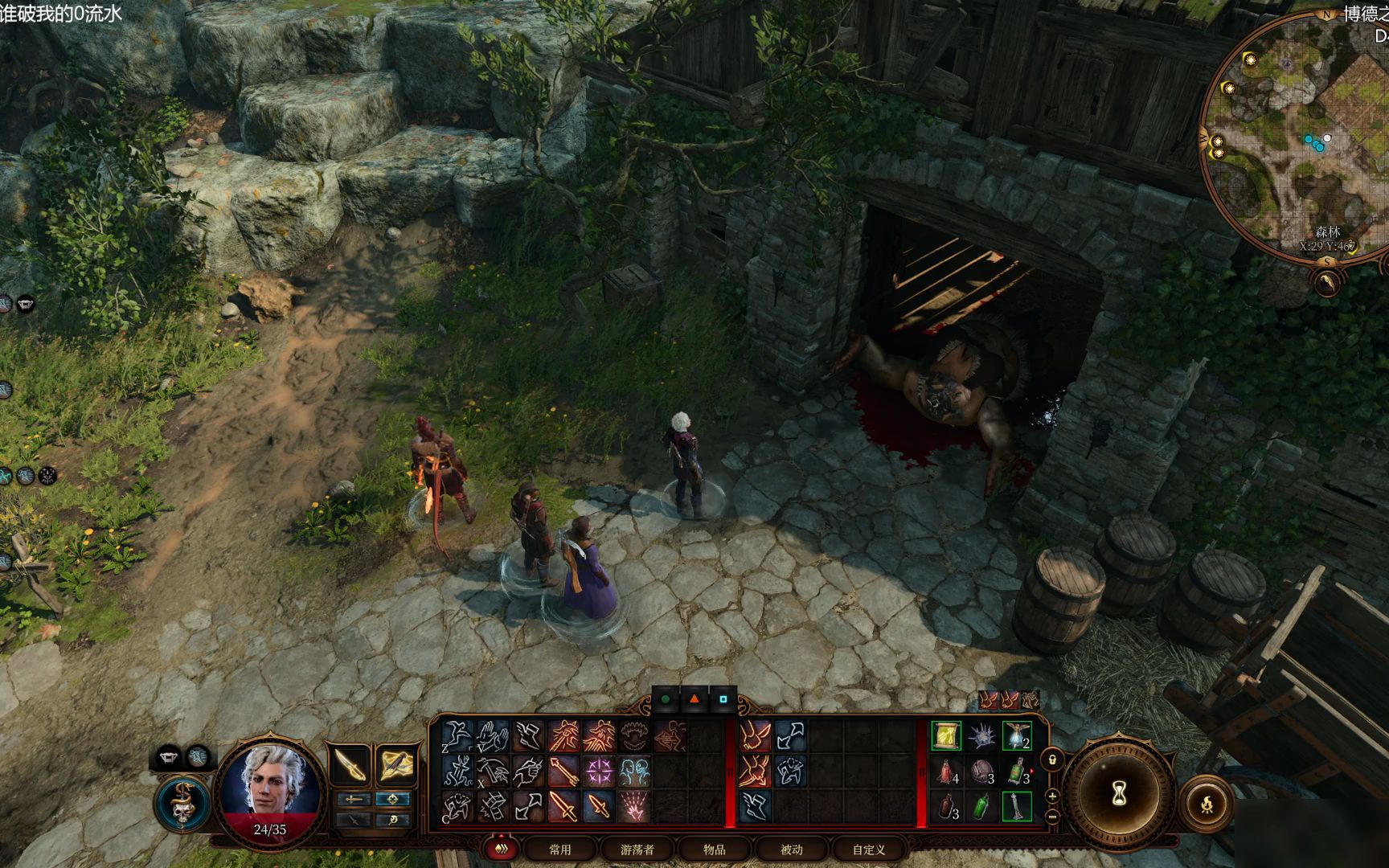
Task: Use the red potion with count 4
Action: [947, 772]
